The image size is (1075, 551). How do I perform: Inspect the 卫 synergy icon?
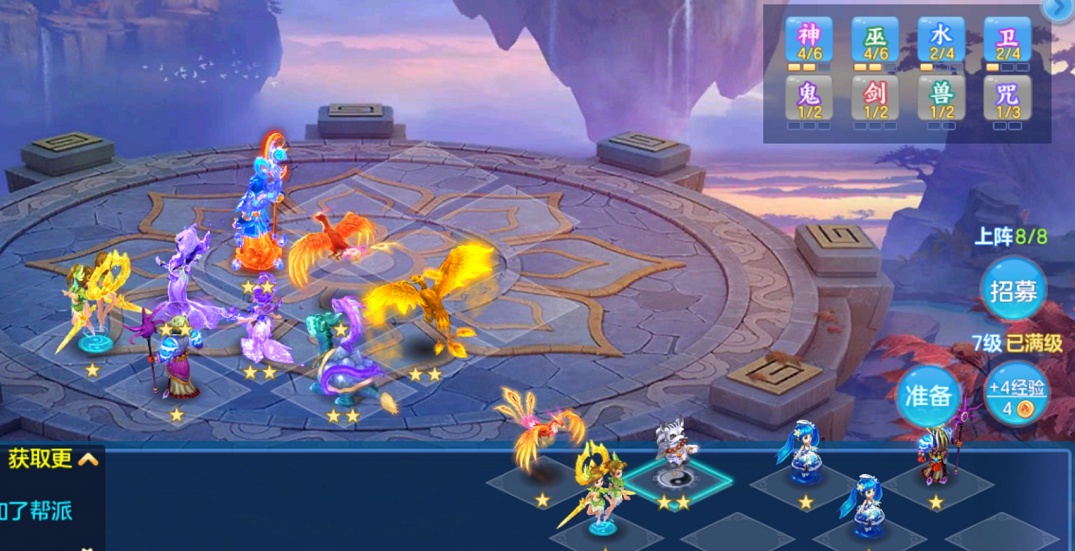1007,41
